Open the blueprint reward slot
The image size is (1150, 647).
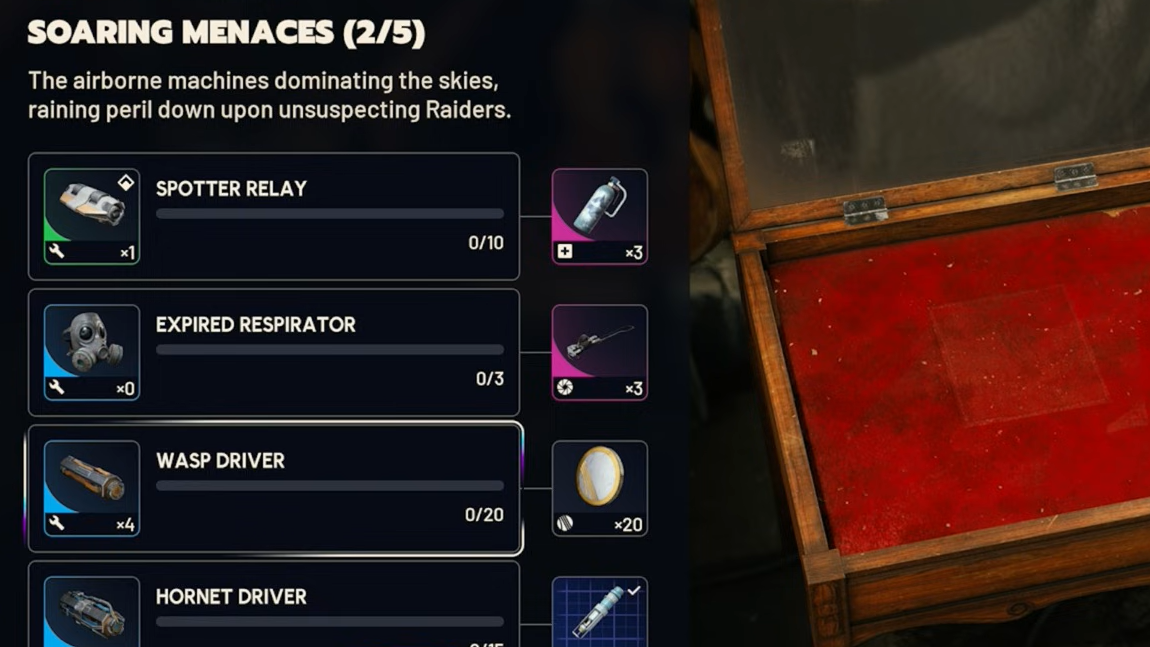coord(599,612)
